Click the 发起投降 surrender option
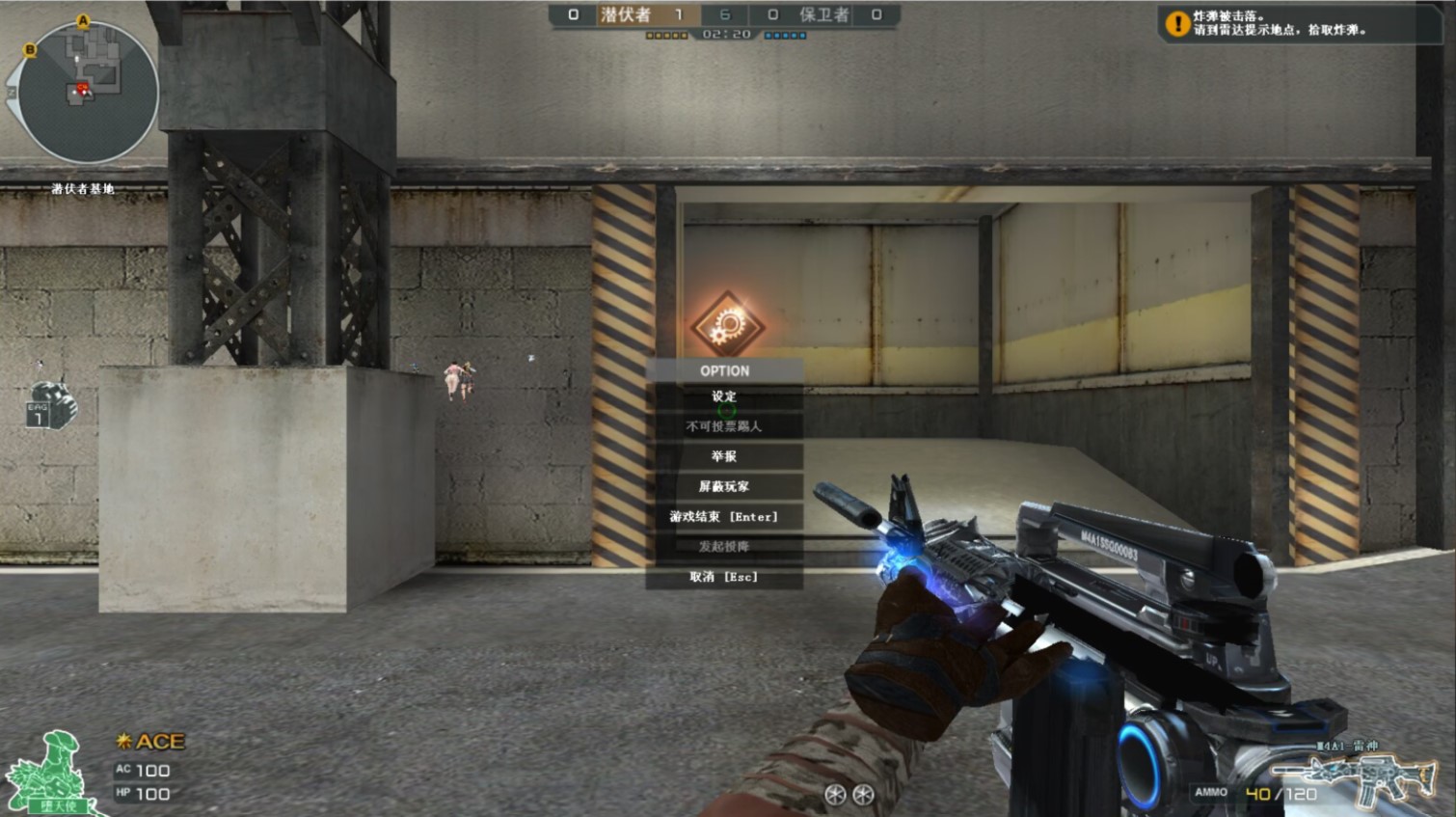 click(x=724, y=547)
